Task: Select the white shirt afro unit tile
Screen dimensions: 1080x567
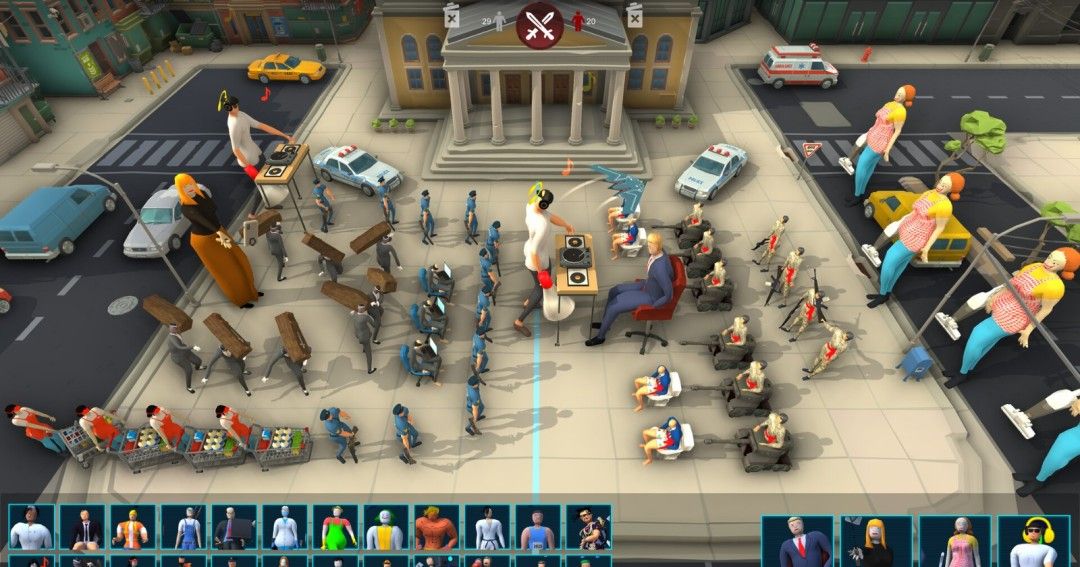Action: [31, 528]
